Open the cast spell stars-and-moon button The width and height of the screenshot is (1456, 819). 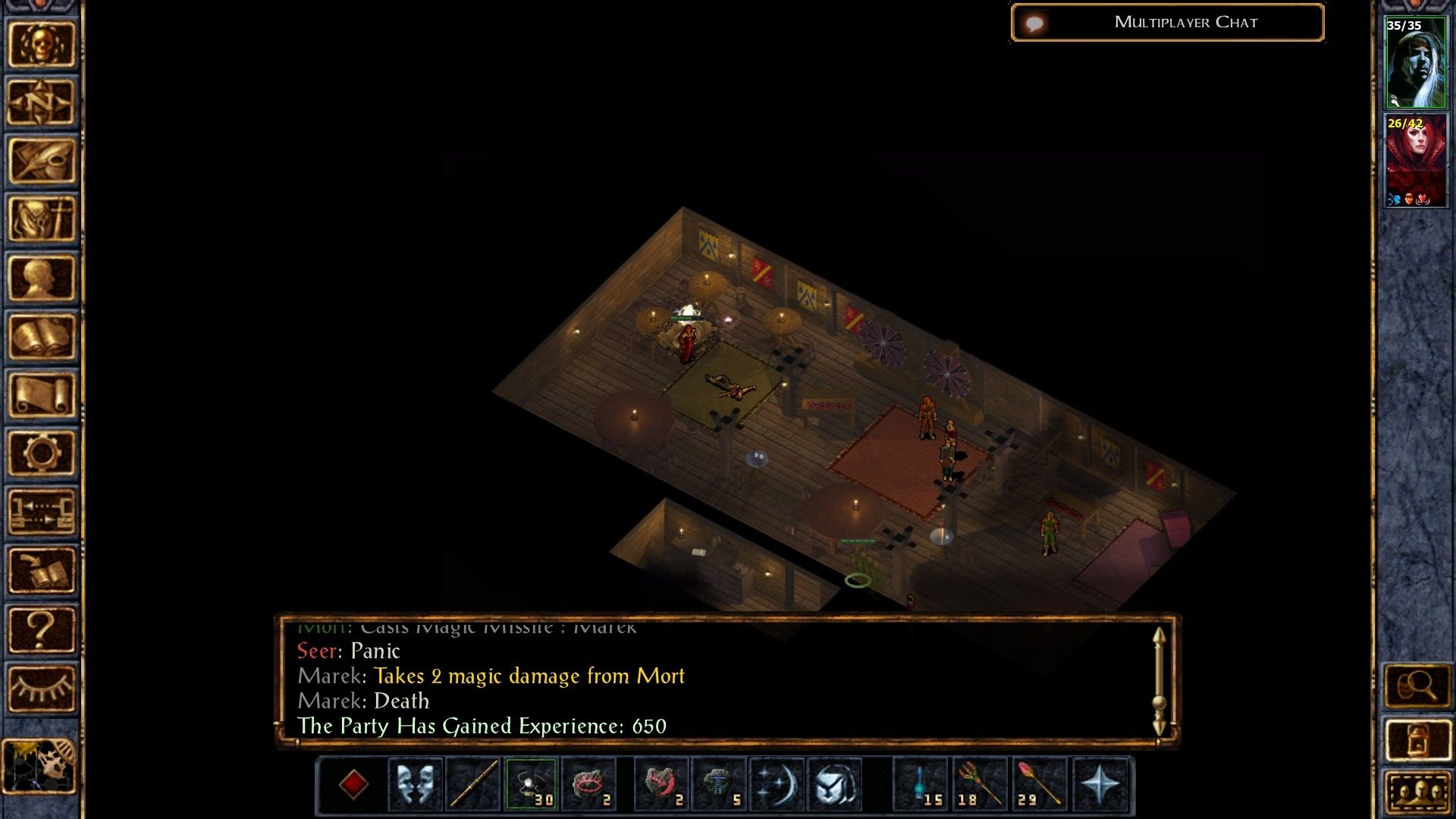[777, 784]
